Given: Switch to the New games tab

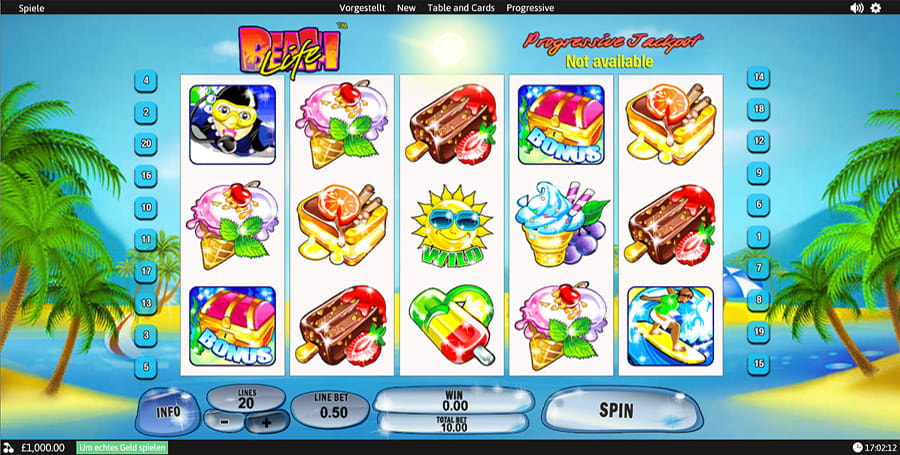Looking at the screenshot, I should pyautogui.click(x=406, y=7).
